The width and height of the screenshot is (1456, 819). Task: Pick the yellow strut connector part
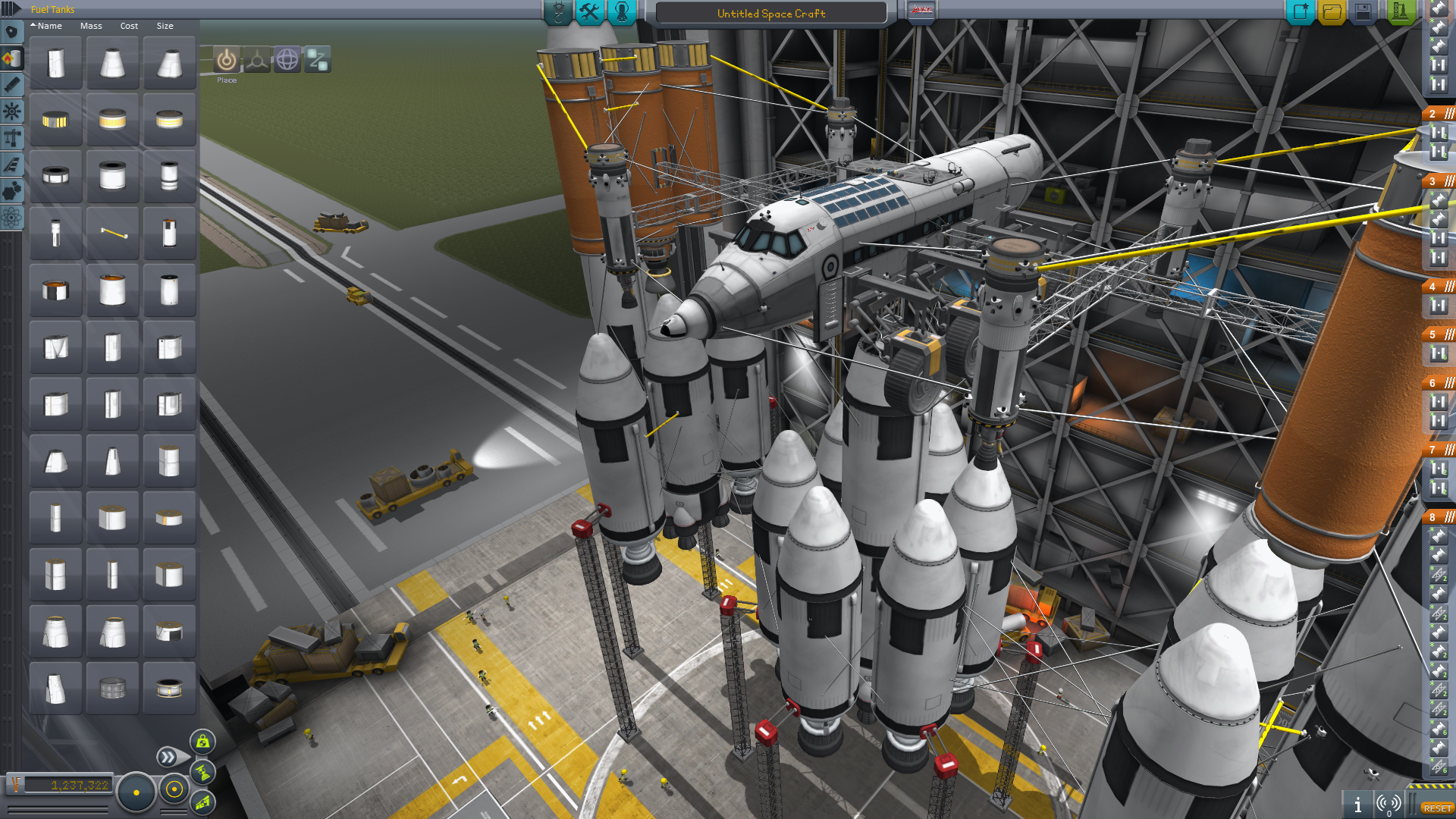[x=112, y=234]
